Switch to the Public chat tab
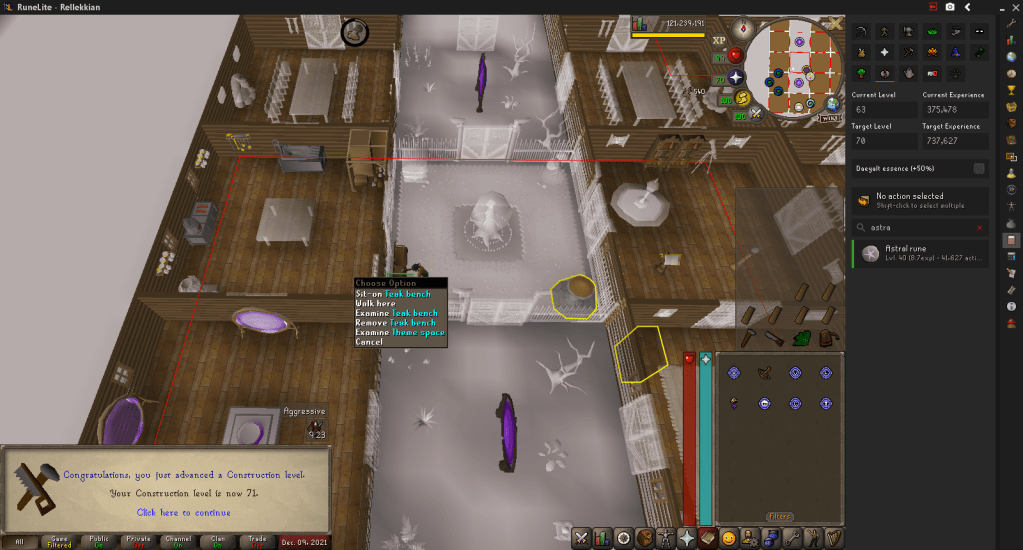This screenshot has width=1023, height=550. tap(99, 541)
